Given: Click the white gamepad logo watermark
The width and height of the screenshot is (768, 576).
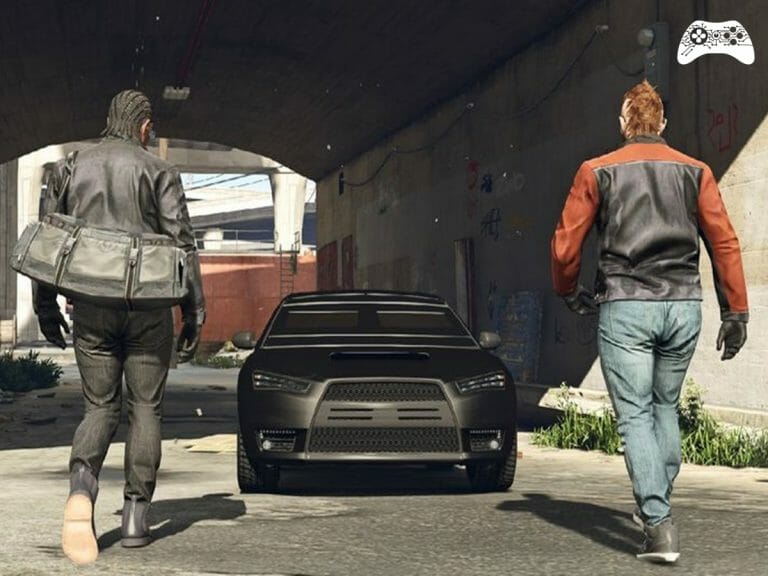Looking at the screenshot, I should click(715, 41).
